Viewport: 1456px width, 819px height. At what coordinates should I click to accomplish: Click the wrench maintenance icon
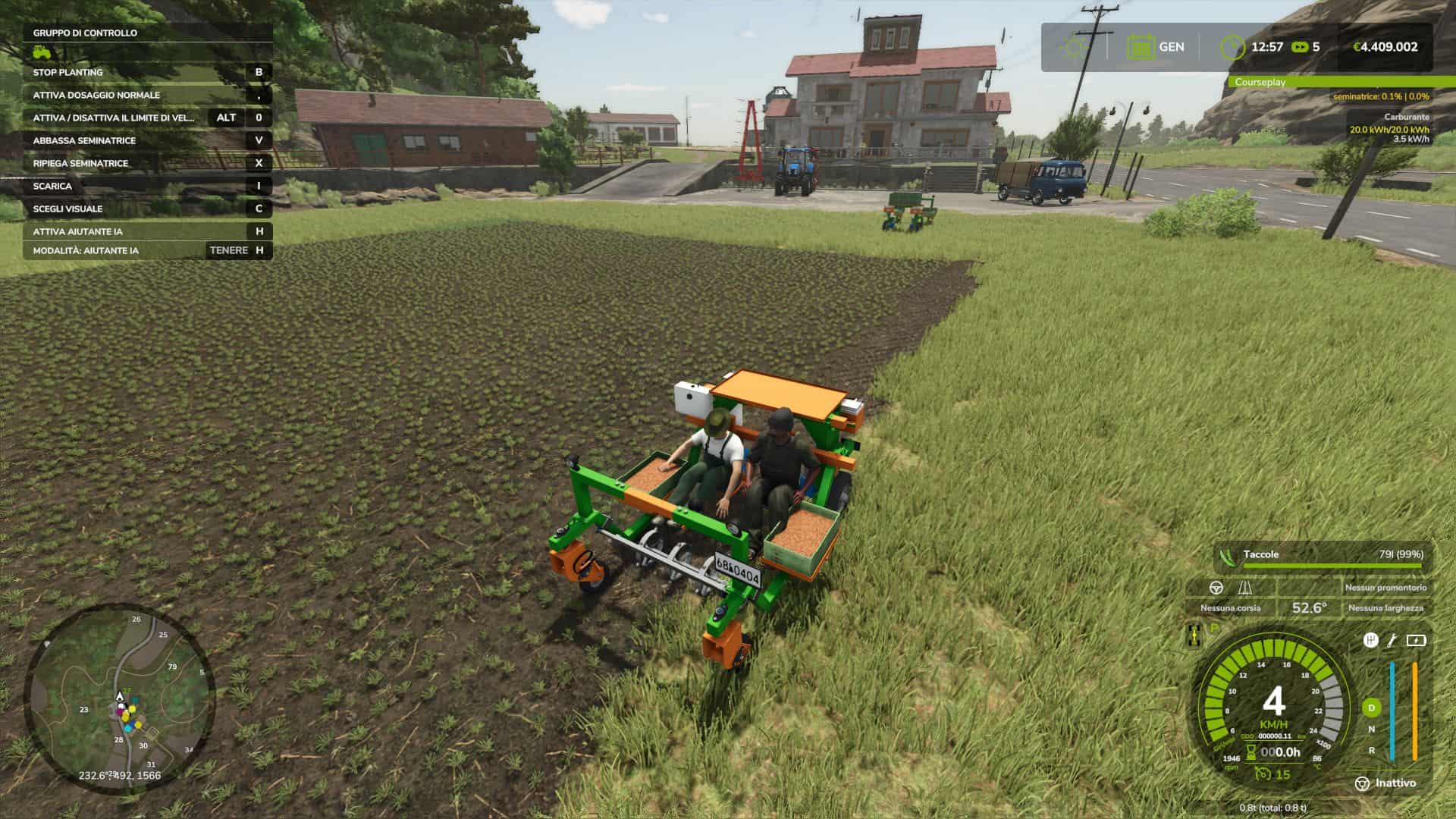(1392, 642)
